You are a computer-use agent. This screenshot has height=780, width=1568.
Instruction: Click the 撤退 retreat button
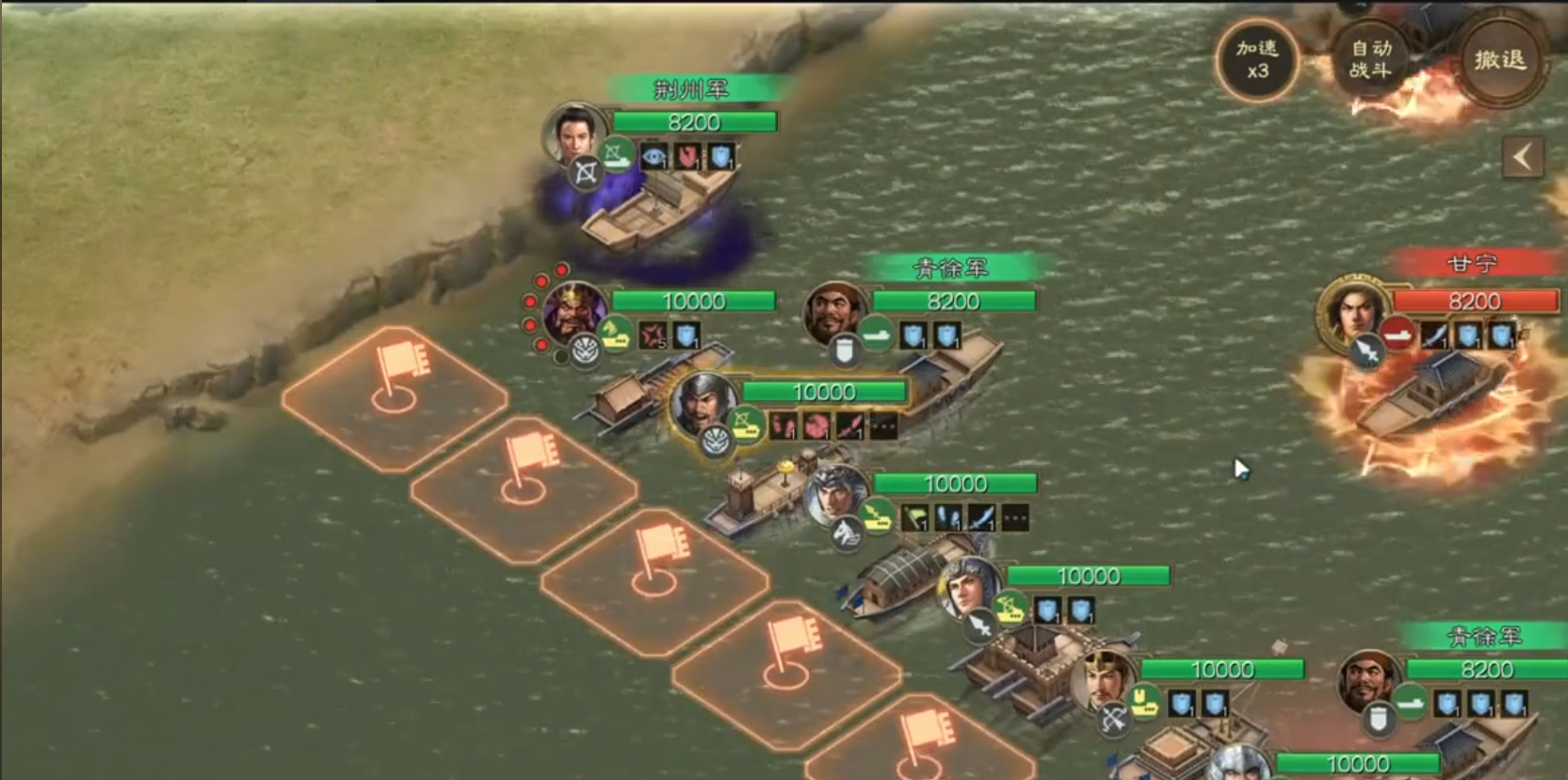(1499, 61)
